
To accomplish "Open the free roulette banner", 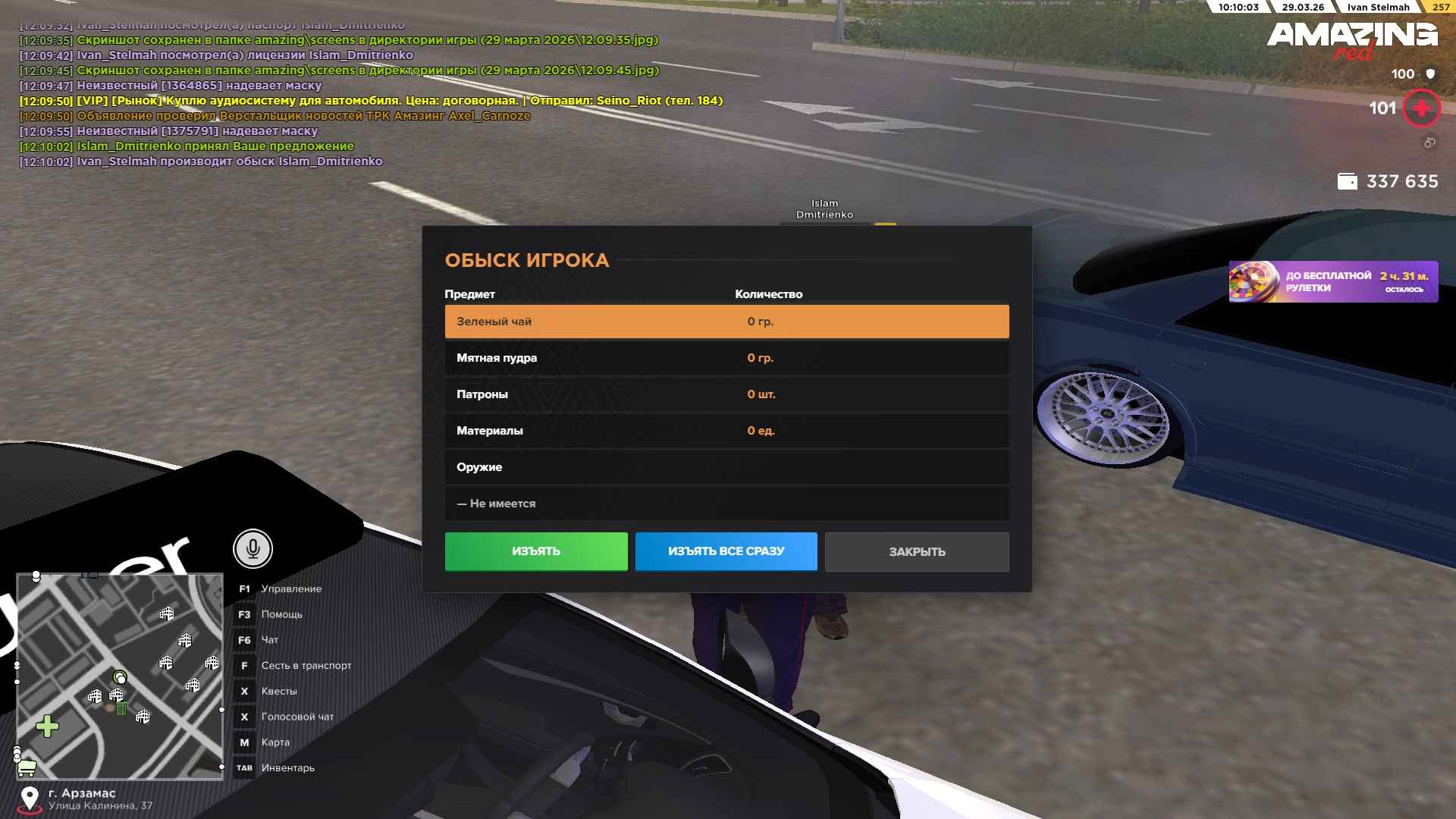I will (1332, 282).
